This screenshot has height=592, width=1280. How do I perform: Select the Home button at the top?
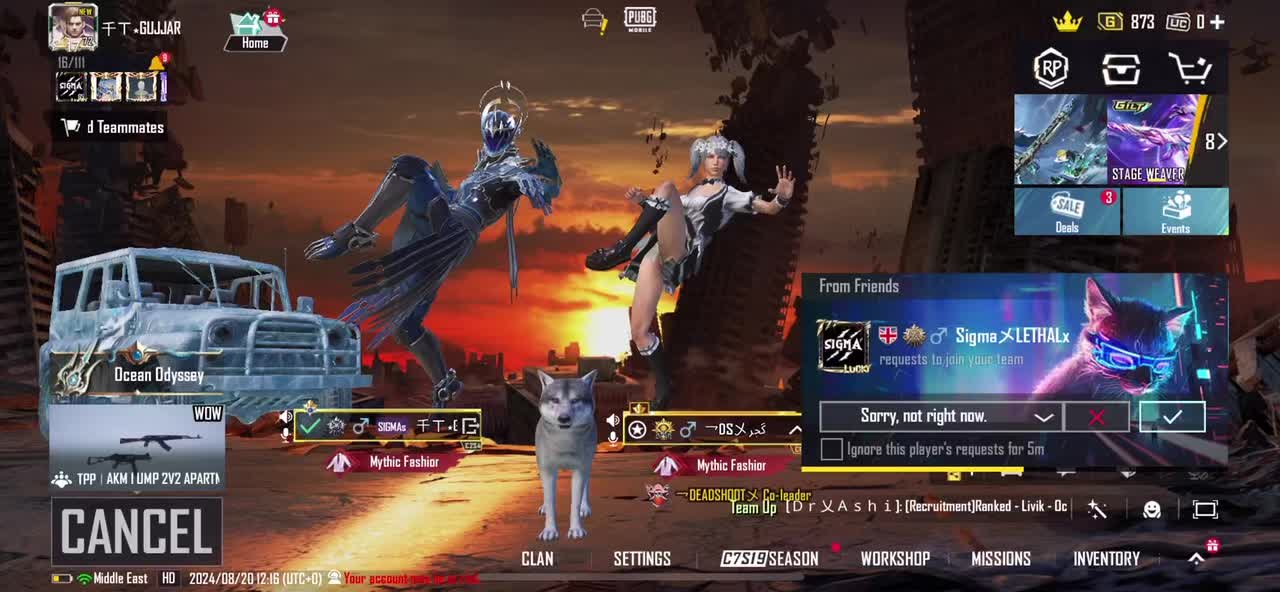[255, 32]
